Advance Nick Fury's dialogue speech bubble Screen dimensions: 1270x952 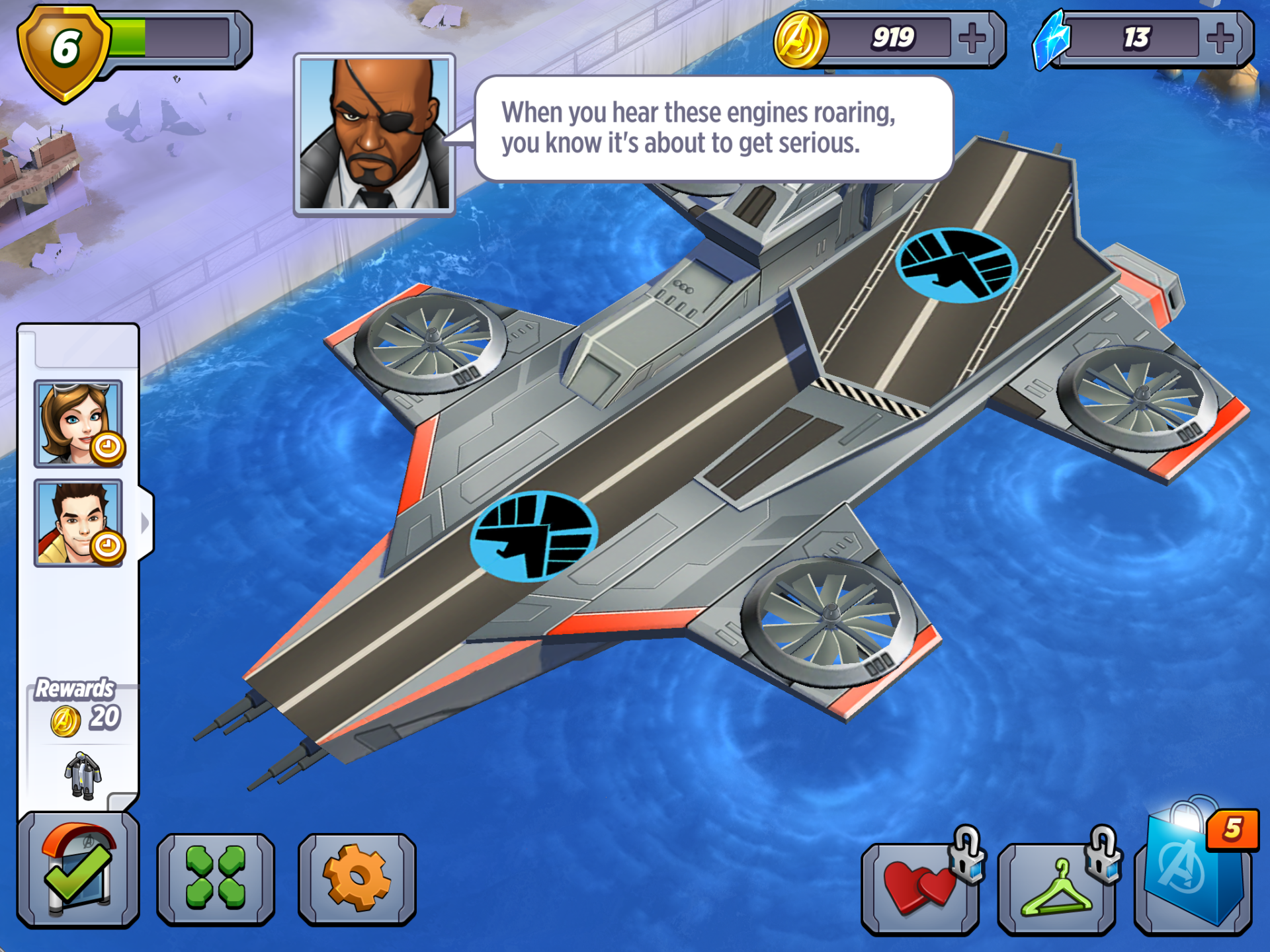point(713,128)
